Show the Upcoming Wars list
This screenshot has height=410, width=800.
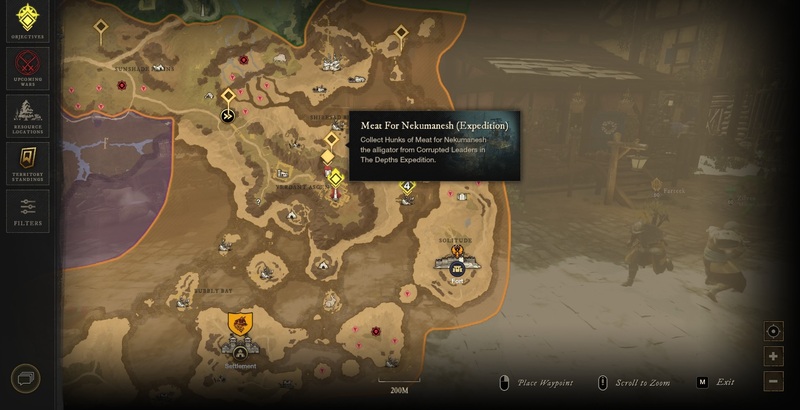27,66
